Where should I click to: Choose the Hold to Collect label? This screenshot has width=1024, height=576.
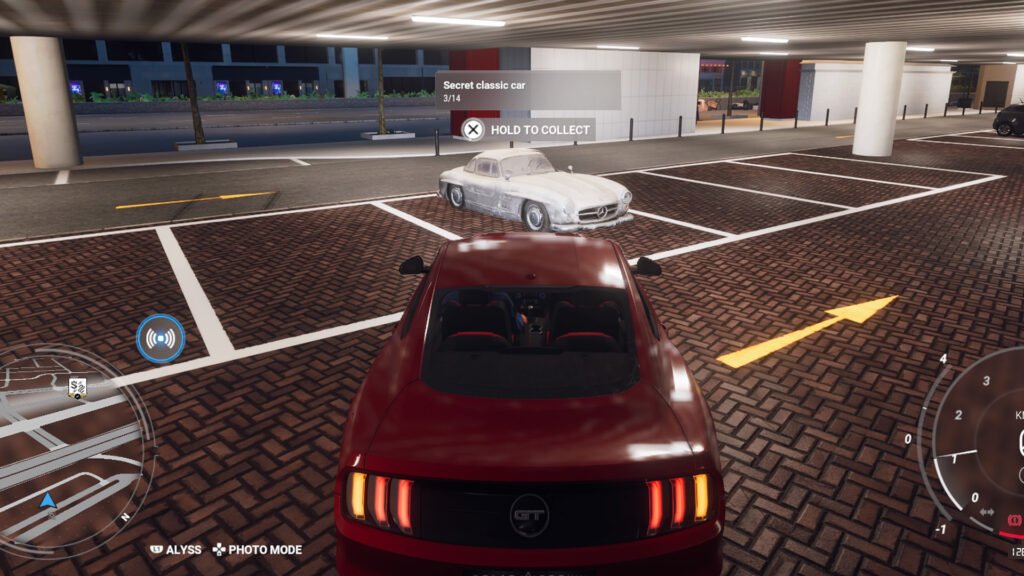point(528,129)
